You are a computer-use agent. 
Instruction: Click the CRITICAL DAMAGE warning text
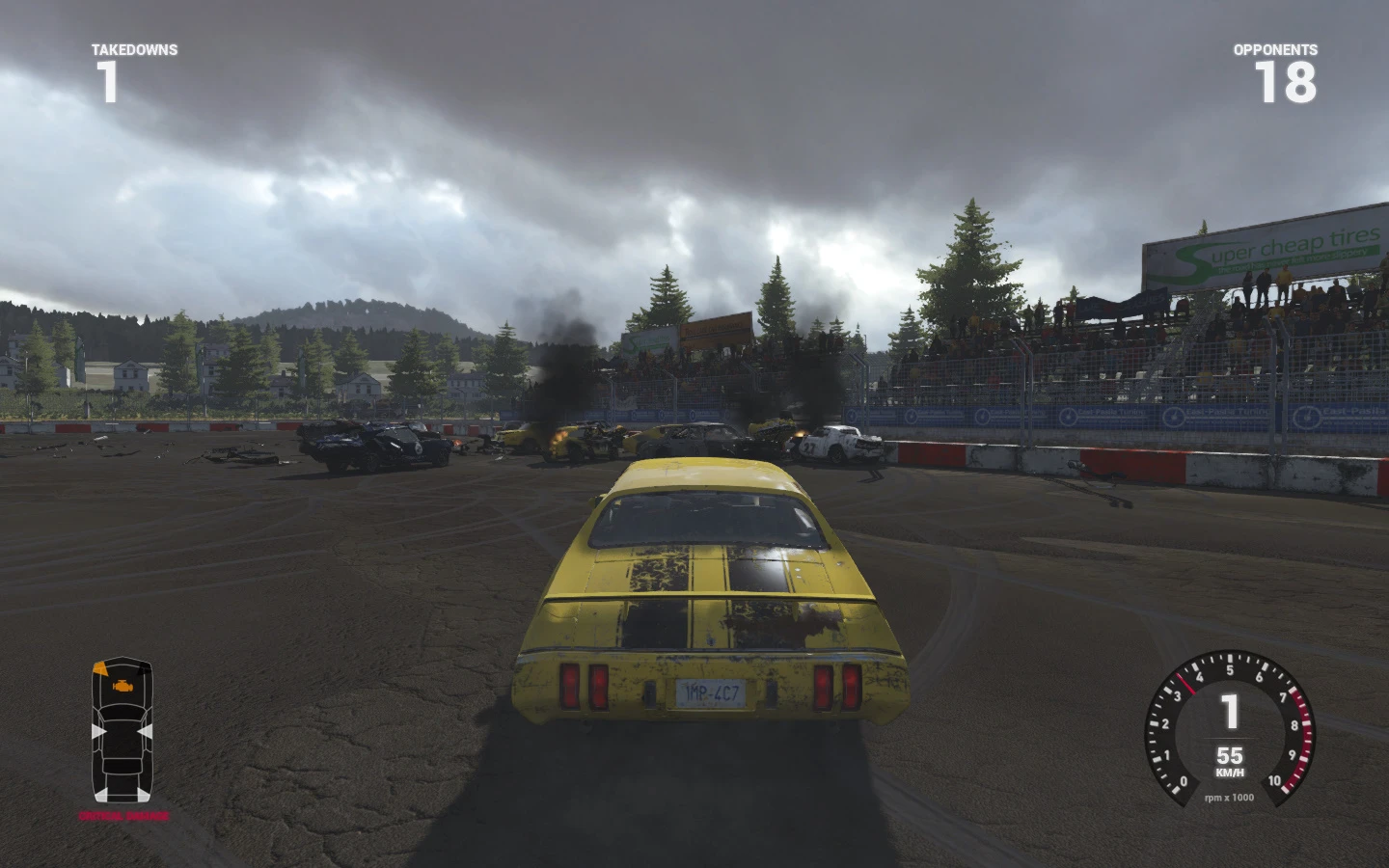(123, 817)
